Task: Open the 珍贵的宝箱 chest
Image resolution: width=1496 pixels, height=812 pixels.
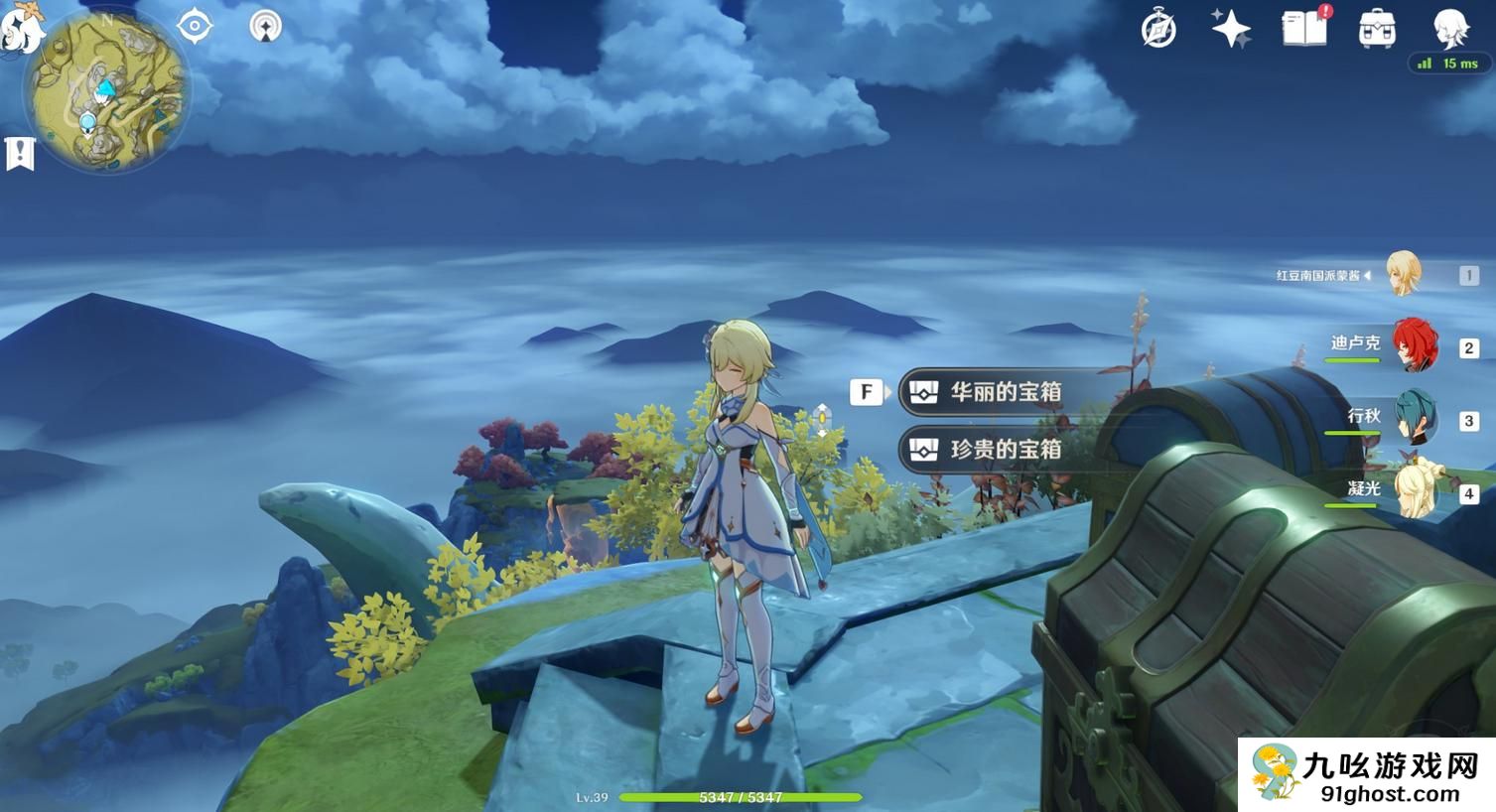Action: [1005, 450]
